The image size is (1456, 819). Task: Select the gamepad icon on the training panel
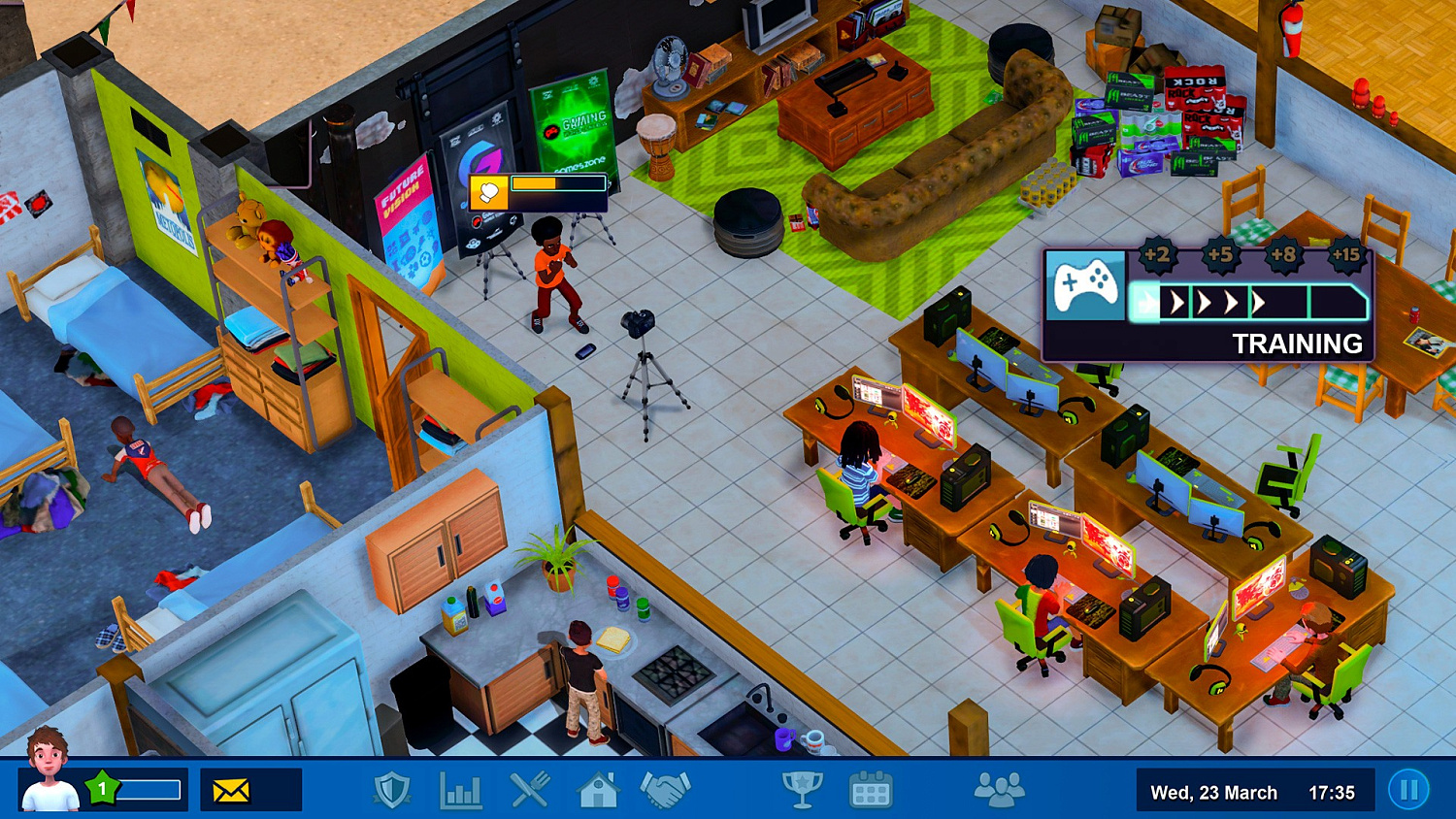click(1085, 285)
